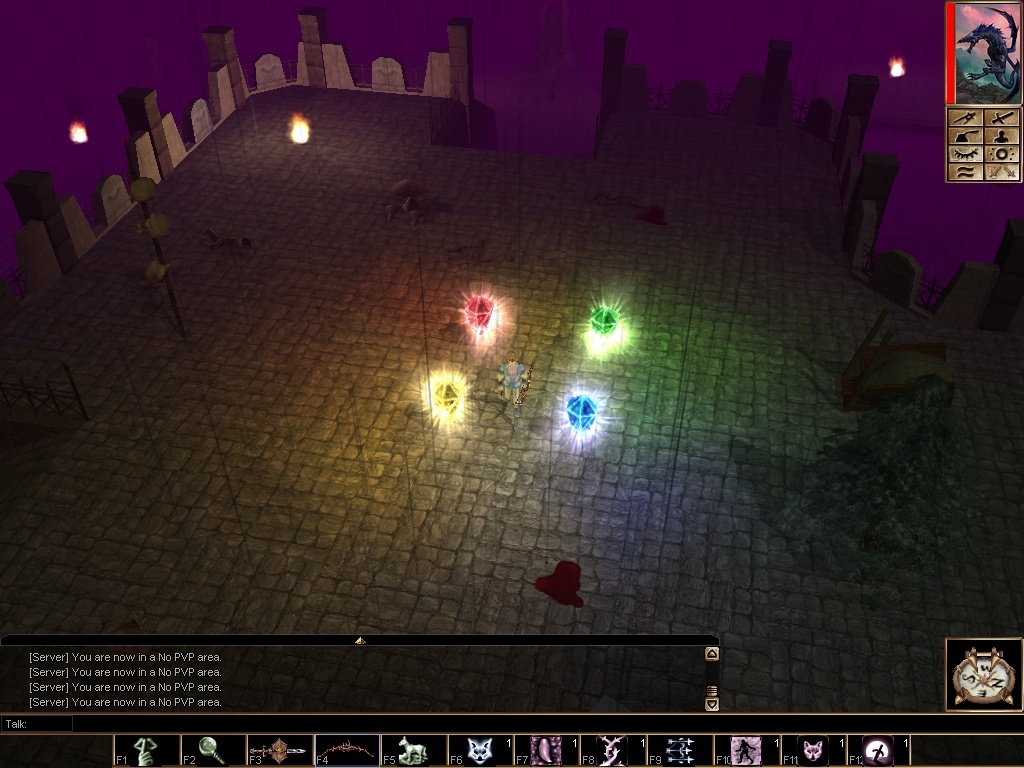Screen dimensions: 1024x768
Task: Use the F1 praying hands quickslot
Action: pos(147,750)
